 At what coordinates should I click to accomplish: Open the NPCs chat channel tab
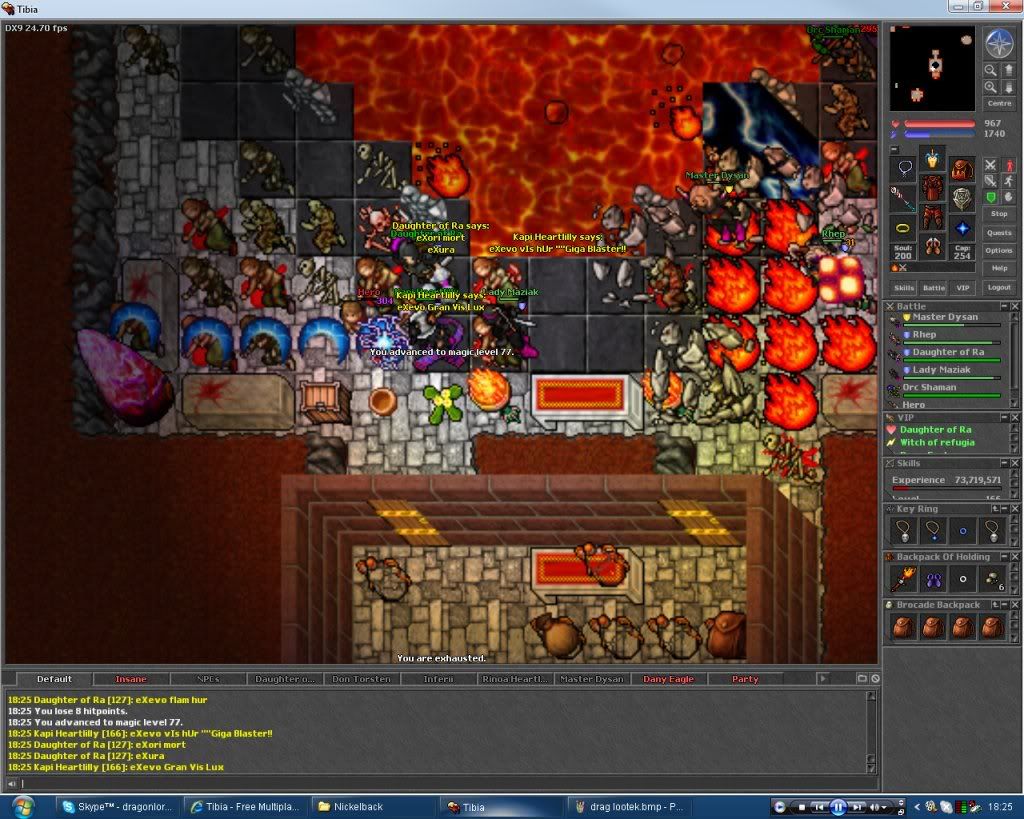click(208, 679)
